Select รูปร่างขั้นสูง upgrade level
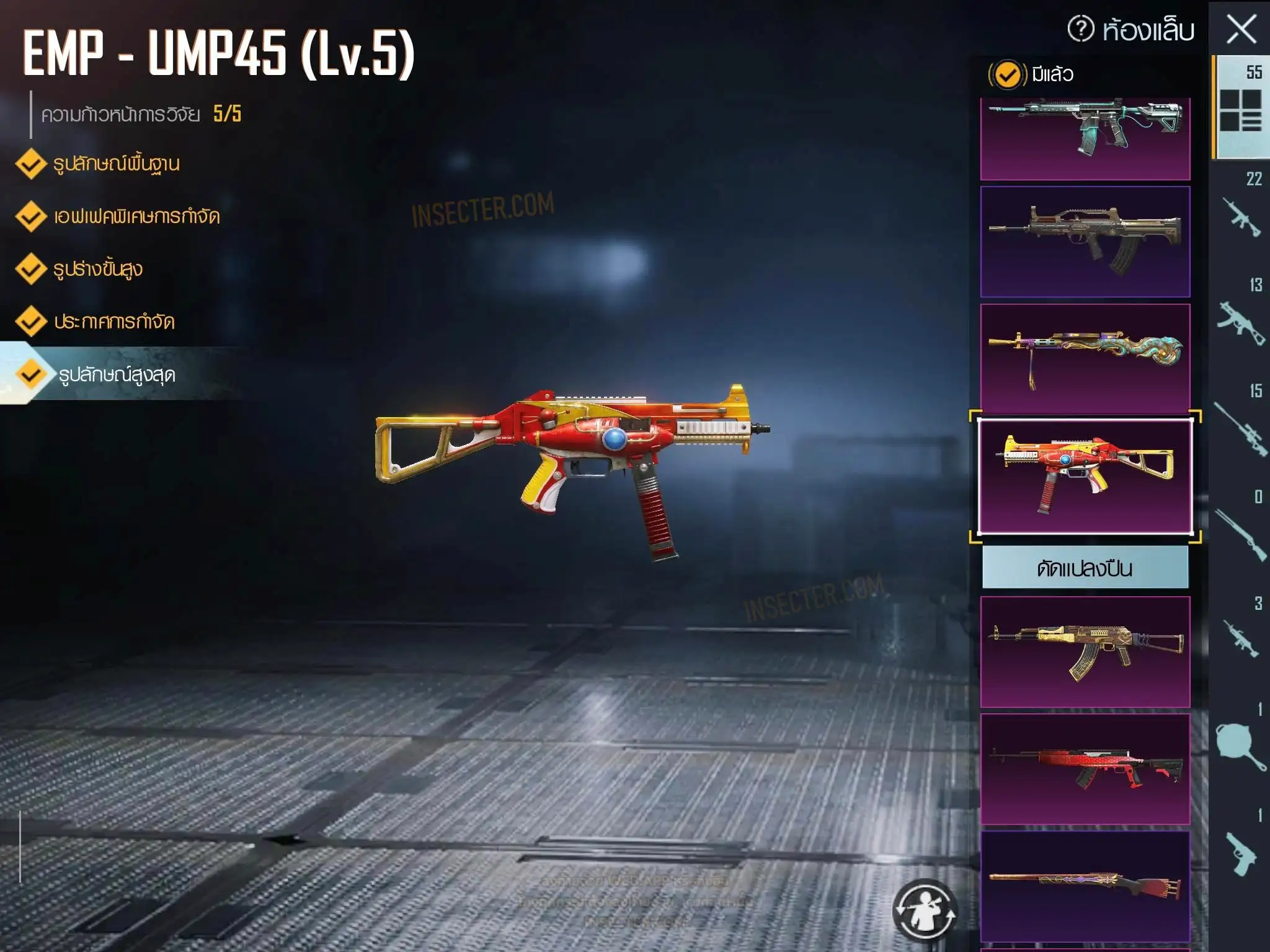Image resolution: width=1270 pixels, height=952 pixels. point(97,269)
